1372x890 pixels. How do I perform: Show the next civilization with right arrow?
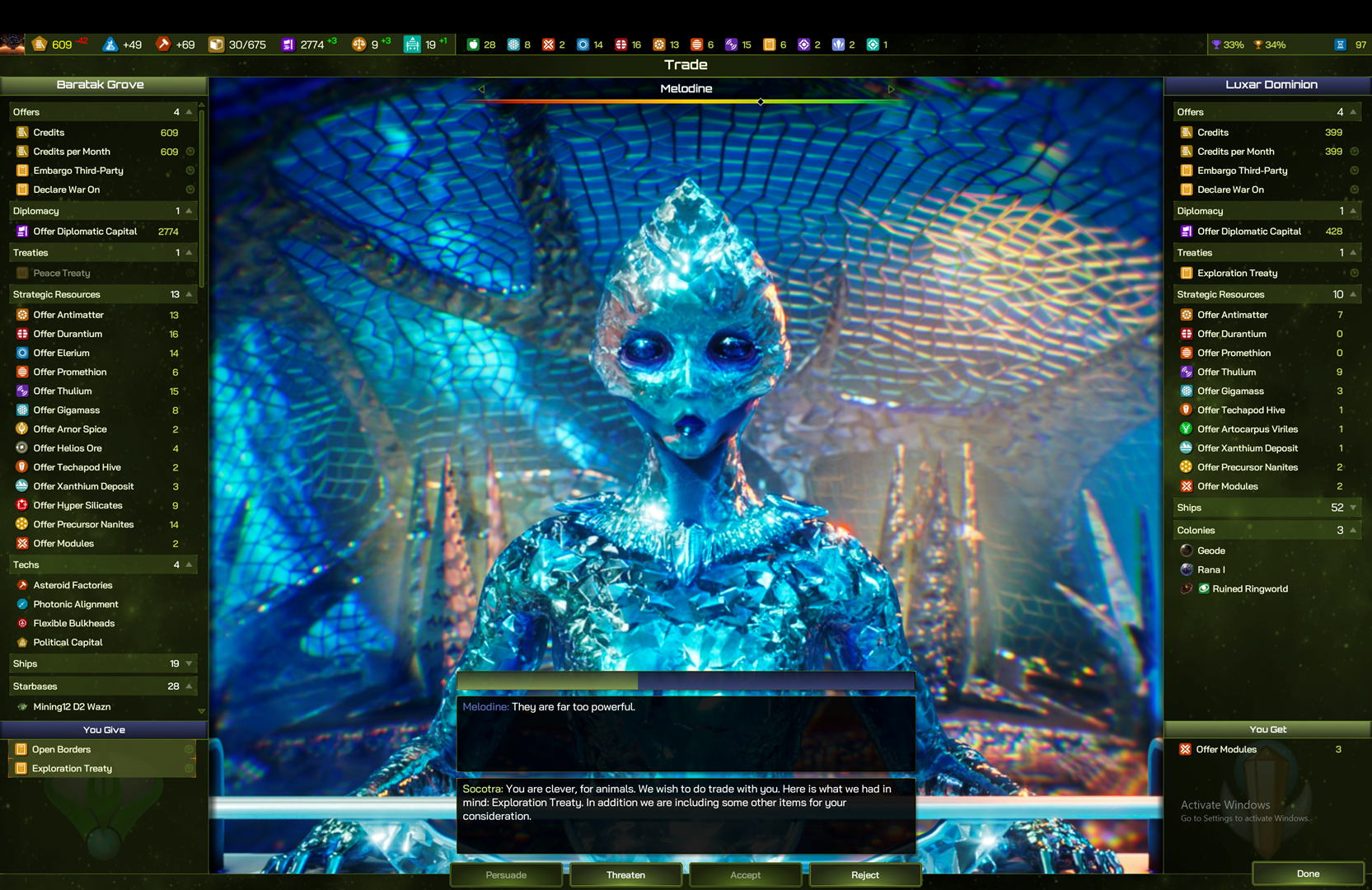[x=891, y=89]
